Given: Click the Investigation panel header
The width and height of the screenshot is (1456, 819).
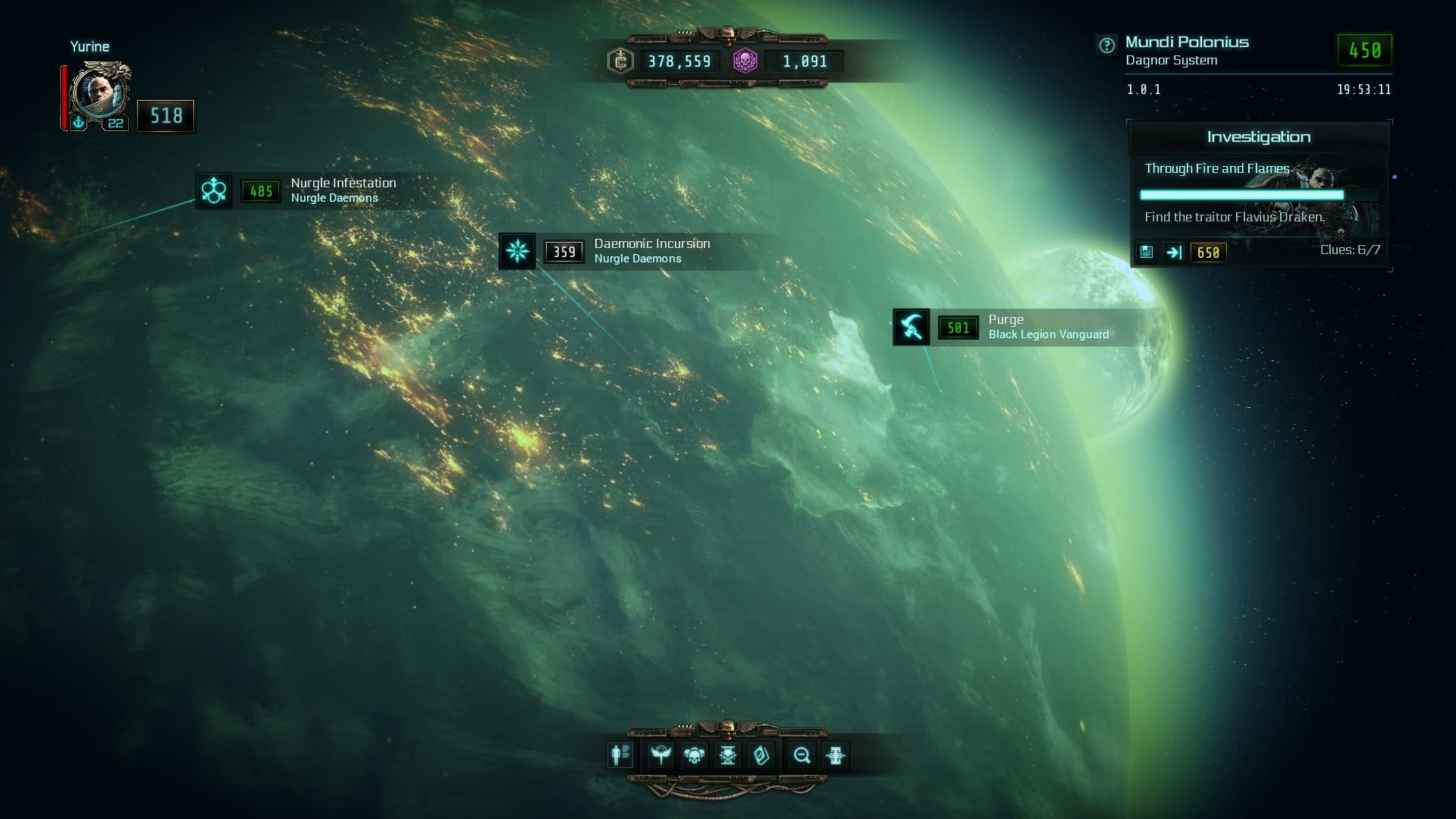Looking at the screenshot, I should [x=1258, y=136].
